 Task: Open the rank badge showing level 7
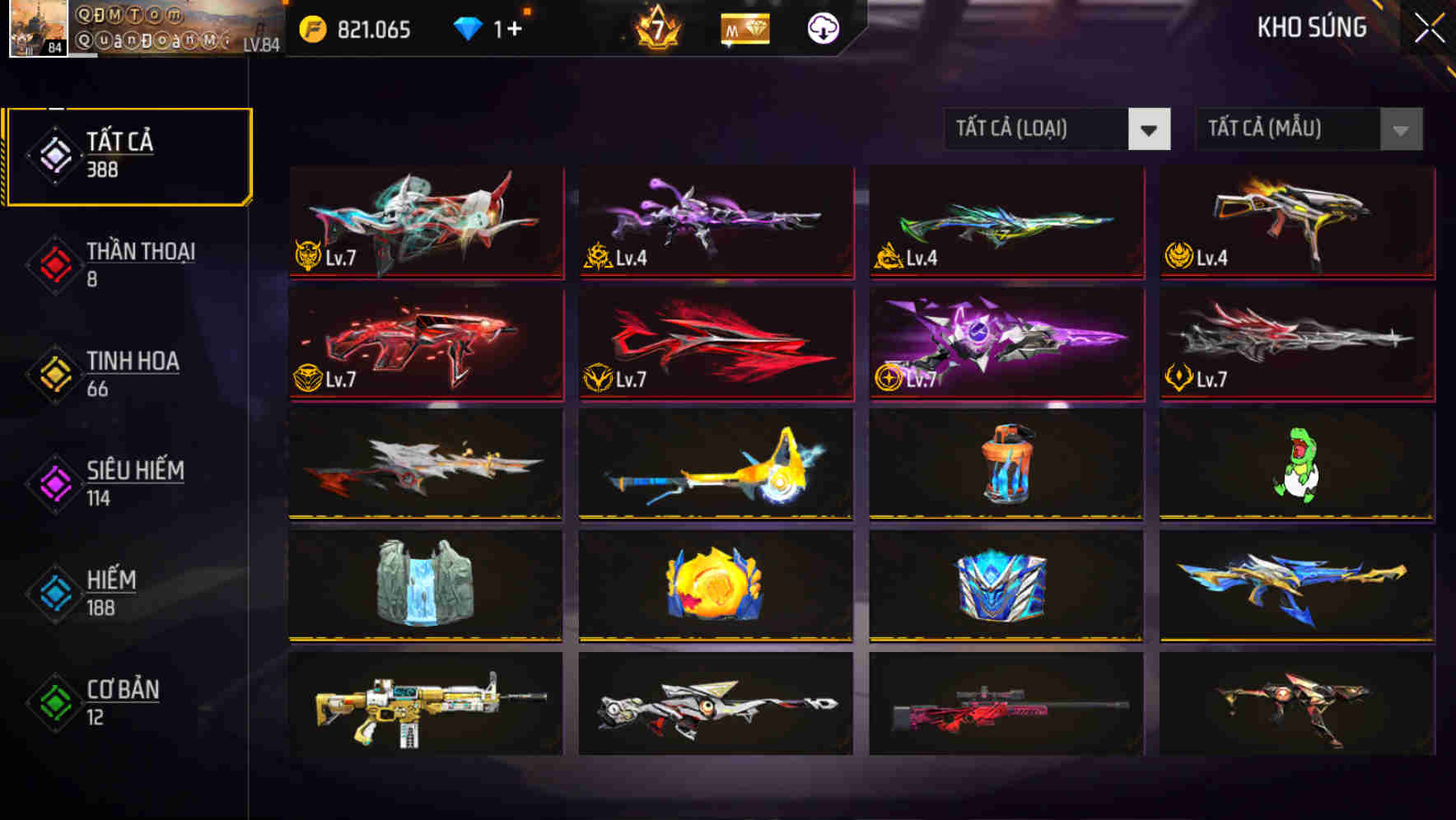656,29
